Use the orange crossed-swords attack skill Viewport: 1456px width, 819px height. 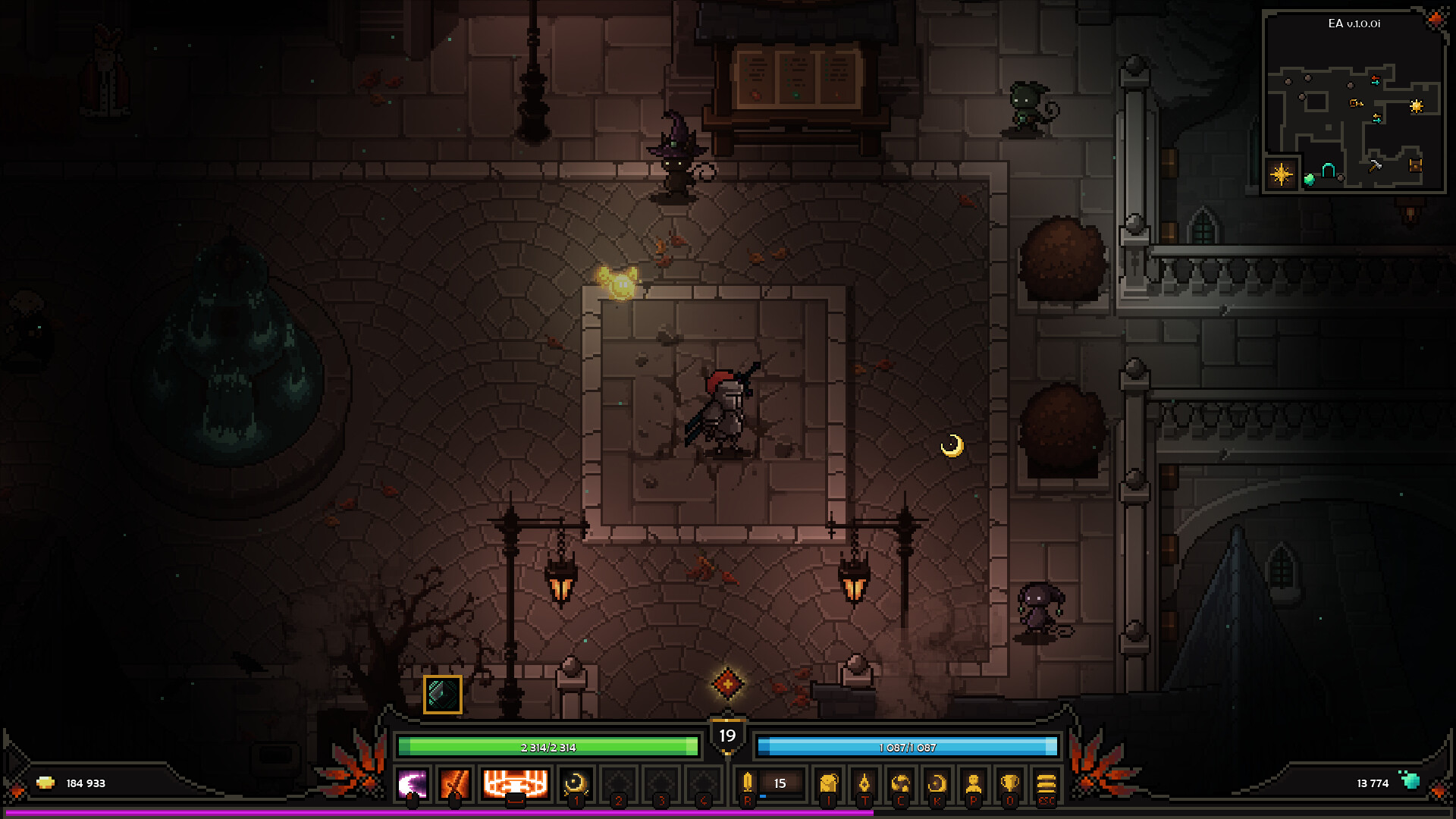455,784
